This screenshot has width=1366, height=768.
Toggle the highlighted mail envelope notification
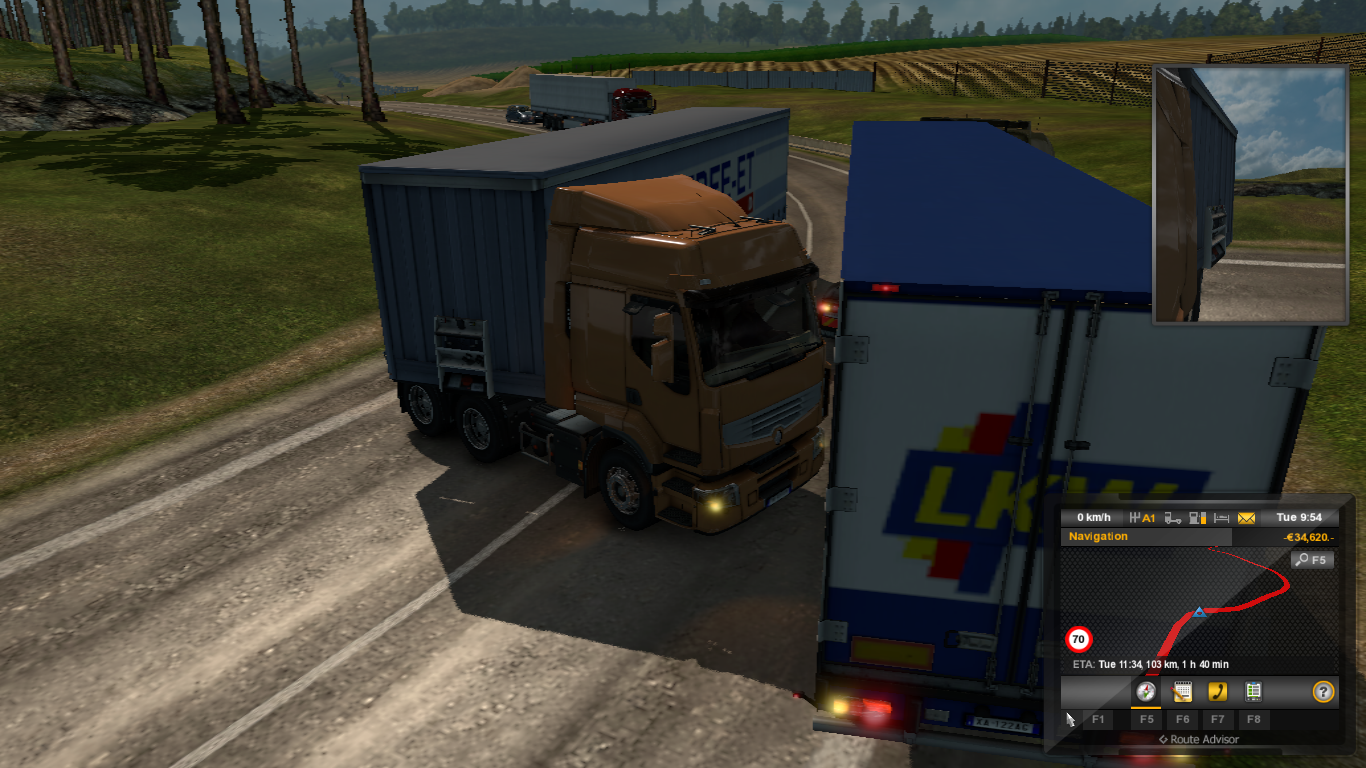[x=1245, y=518]
